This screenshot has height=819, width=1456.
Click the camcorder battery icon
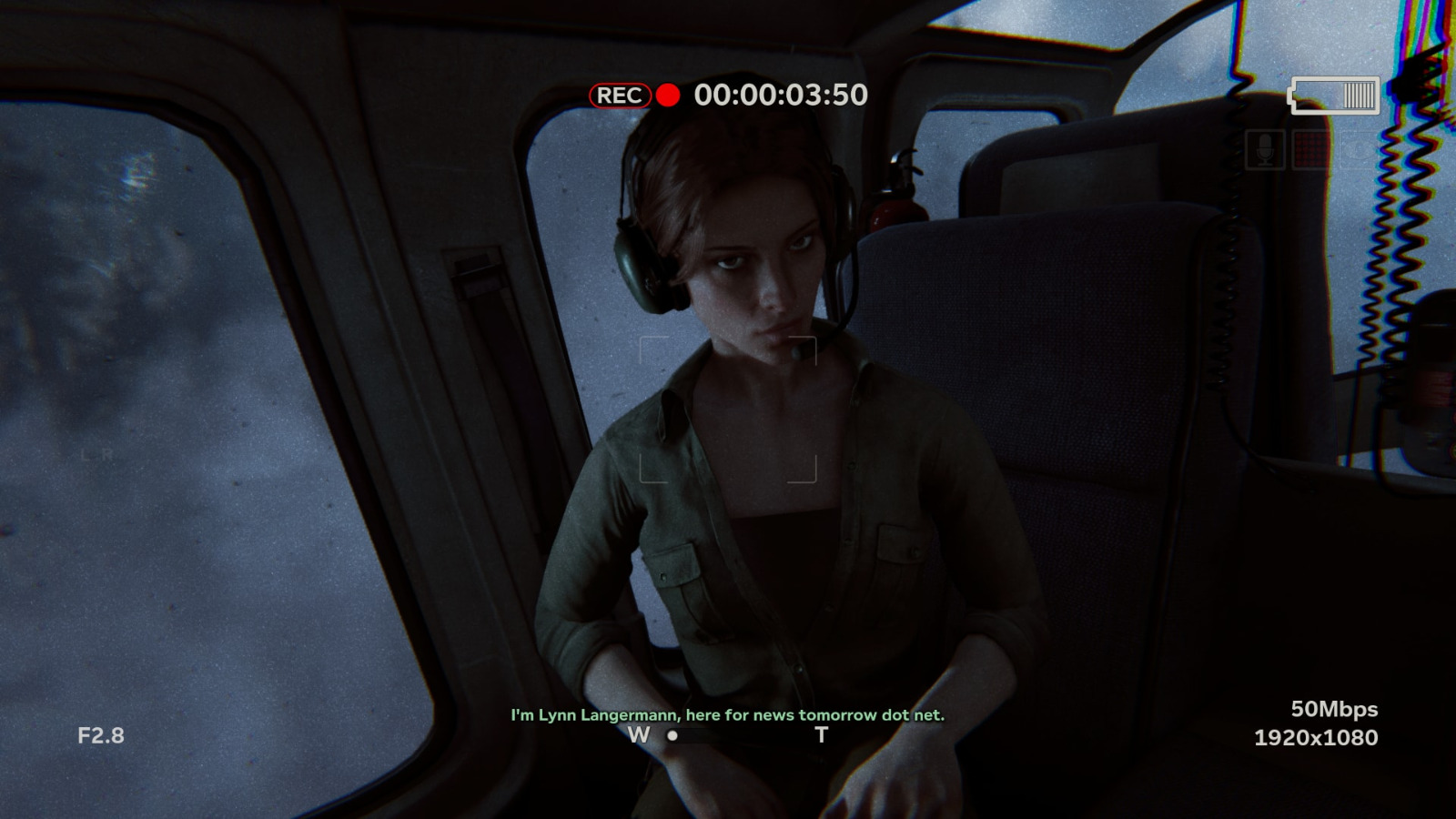point(1334,96)
